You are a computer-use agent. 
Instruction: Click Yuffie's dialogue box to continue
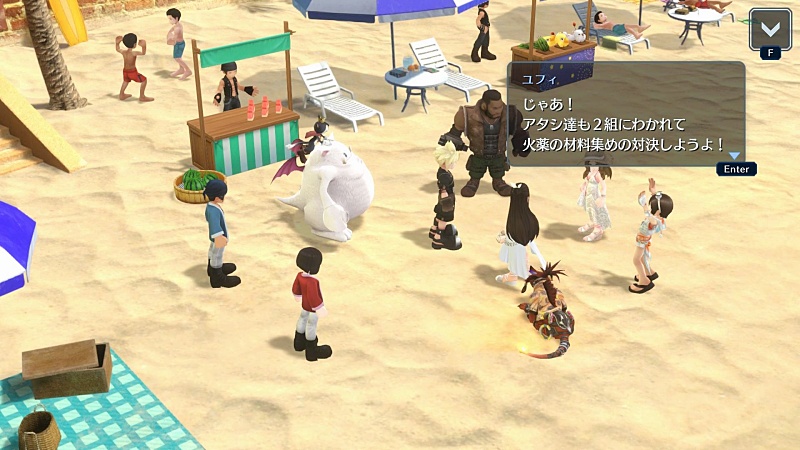click(625, 114)
